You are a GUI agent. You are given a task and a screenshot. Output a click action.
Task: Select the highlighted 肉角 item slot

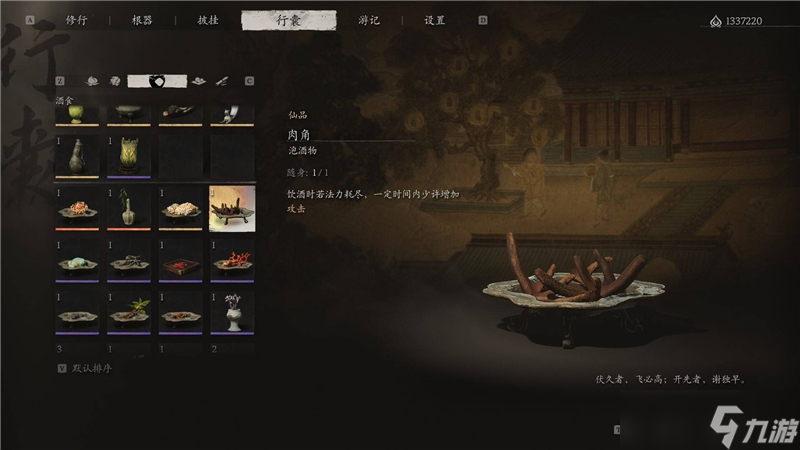pyautogui.click(x=232, y=209)
